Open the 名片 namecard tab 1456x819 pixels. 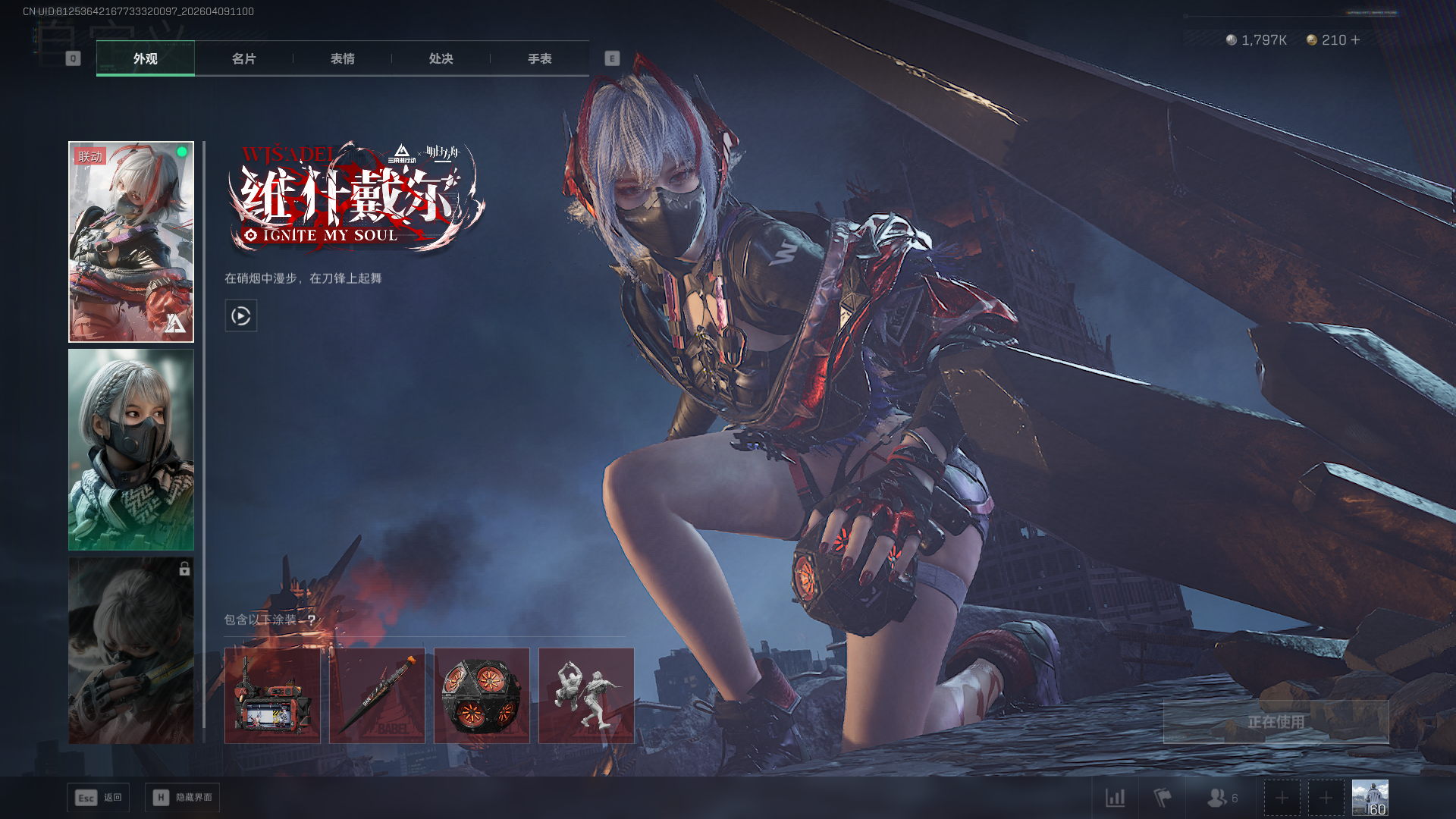(x=243, y=58)
